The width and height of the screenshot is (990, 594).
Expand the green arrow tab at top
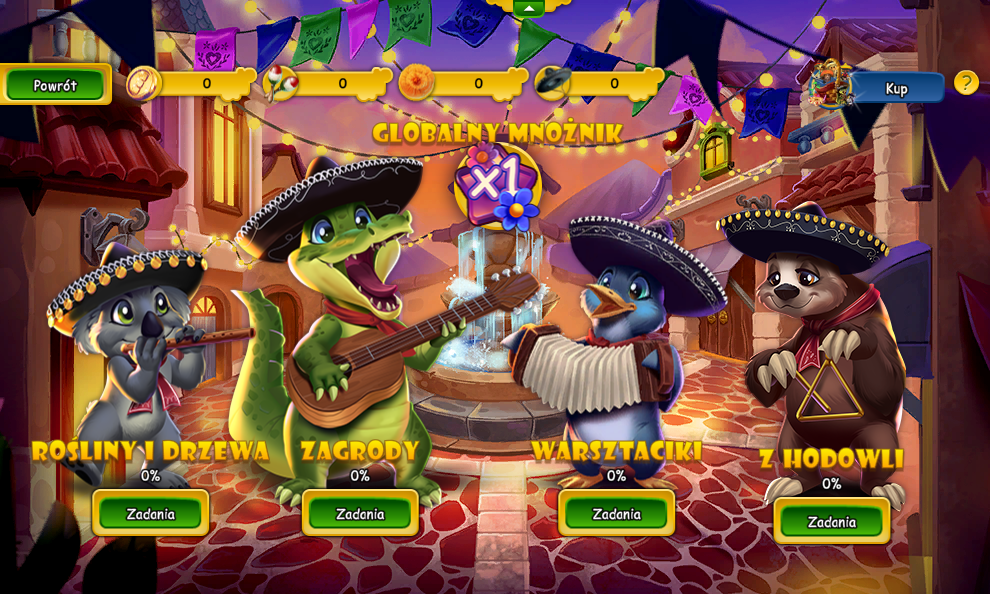click(529, 8)
